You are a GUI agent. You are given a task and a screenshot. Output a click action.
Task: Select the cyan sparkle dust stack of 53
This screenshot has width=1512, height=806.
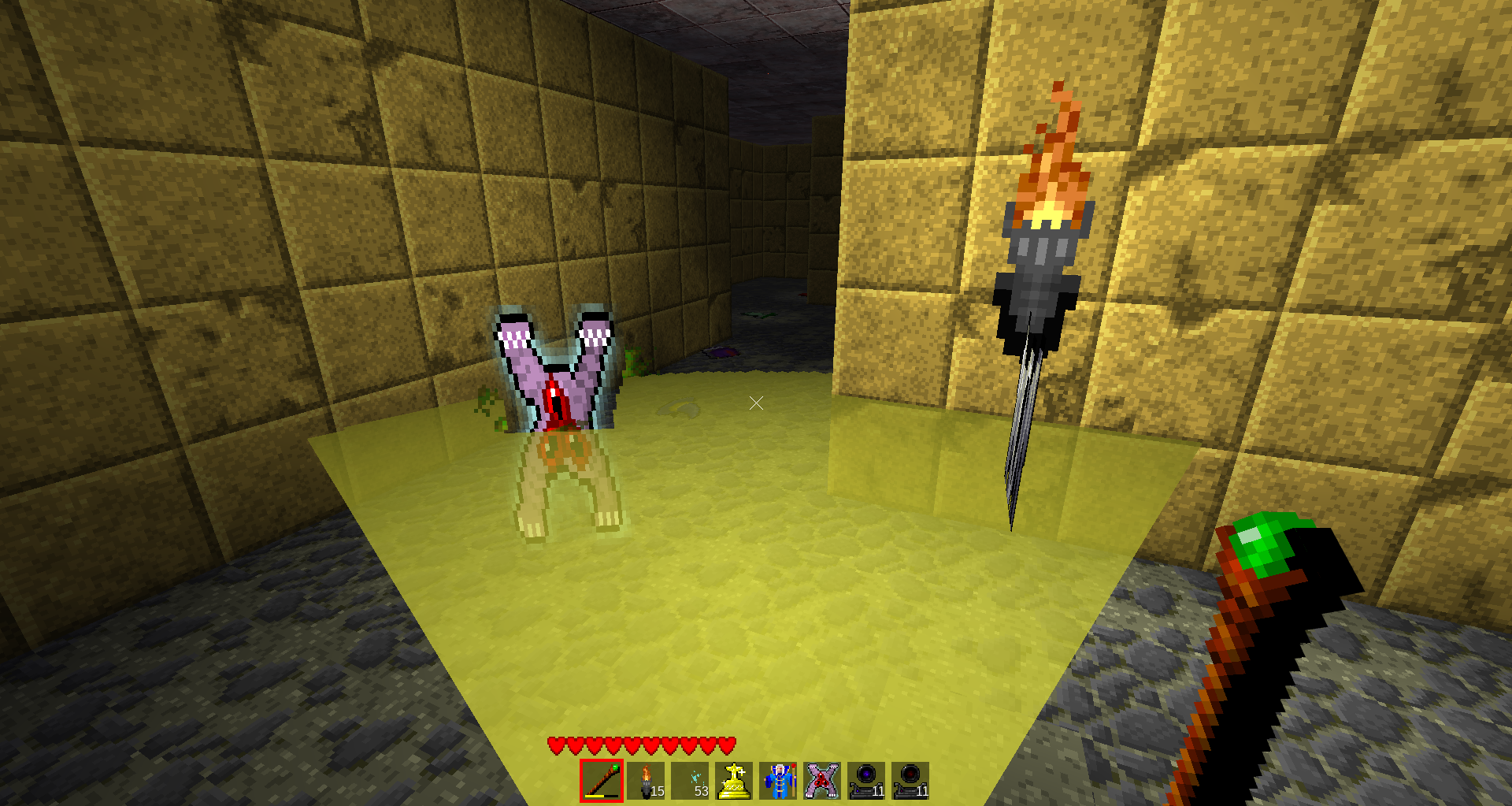[690, 781]
